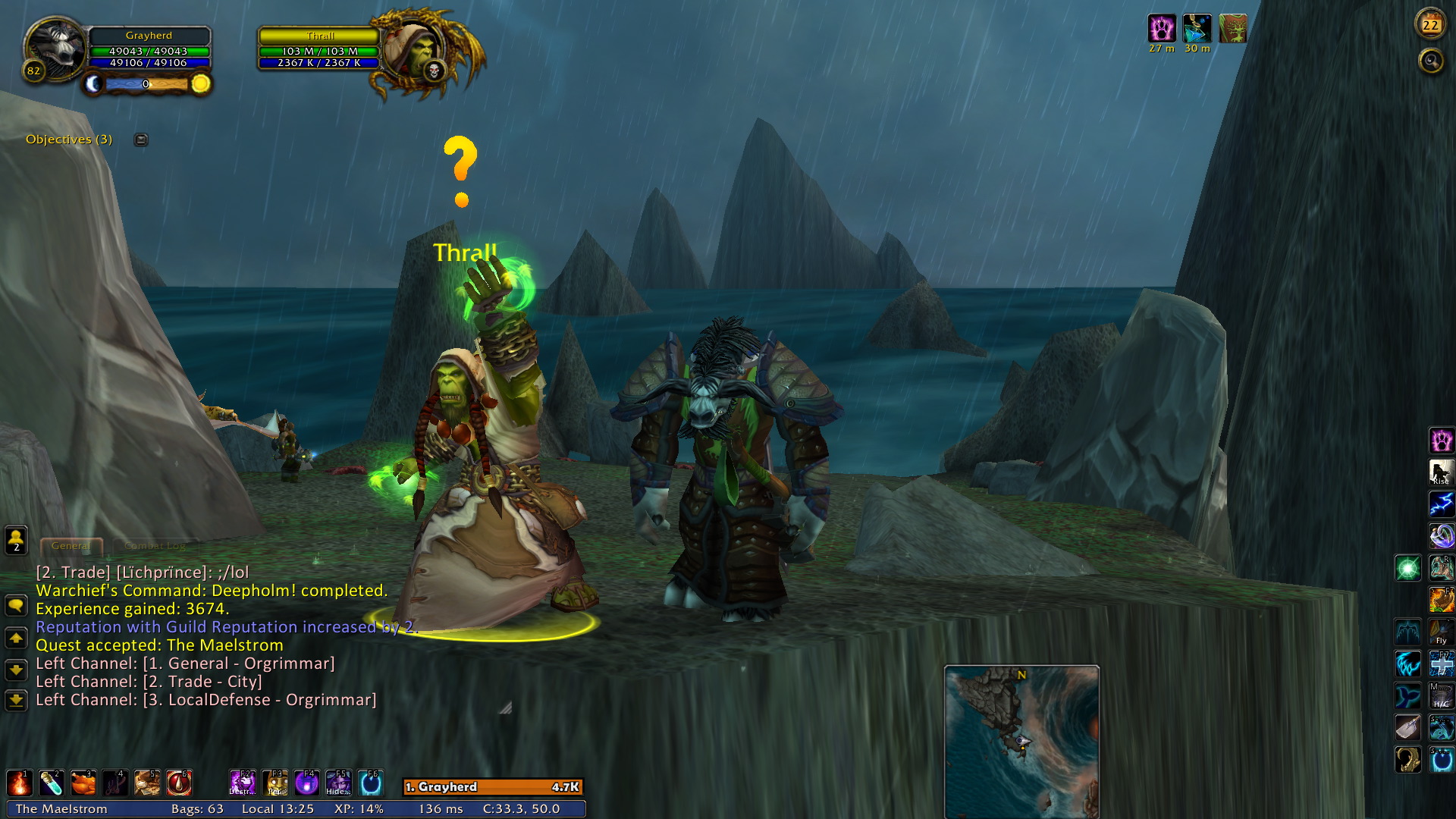Click the magnifying glass tracking button
Screen dimensions: 1456x819
click(1431, 61)
